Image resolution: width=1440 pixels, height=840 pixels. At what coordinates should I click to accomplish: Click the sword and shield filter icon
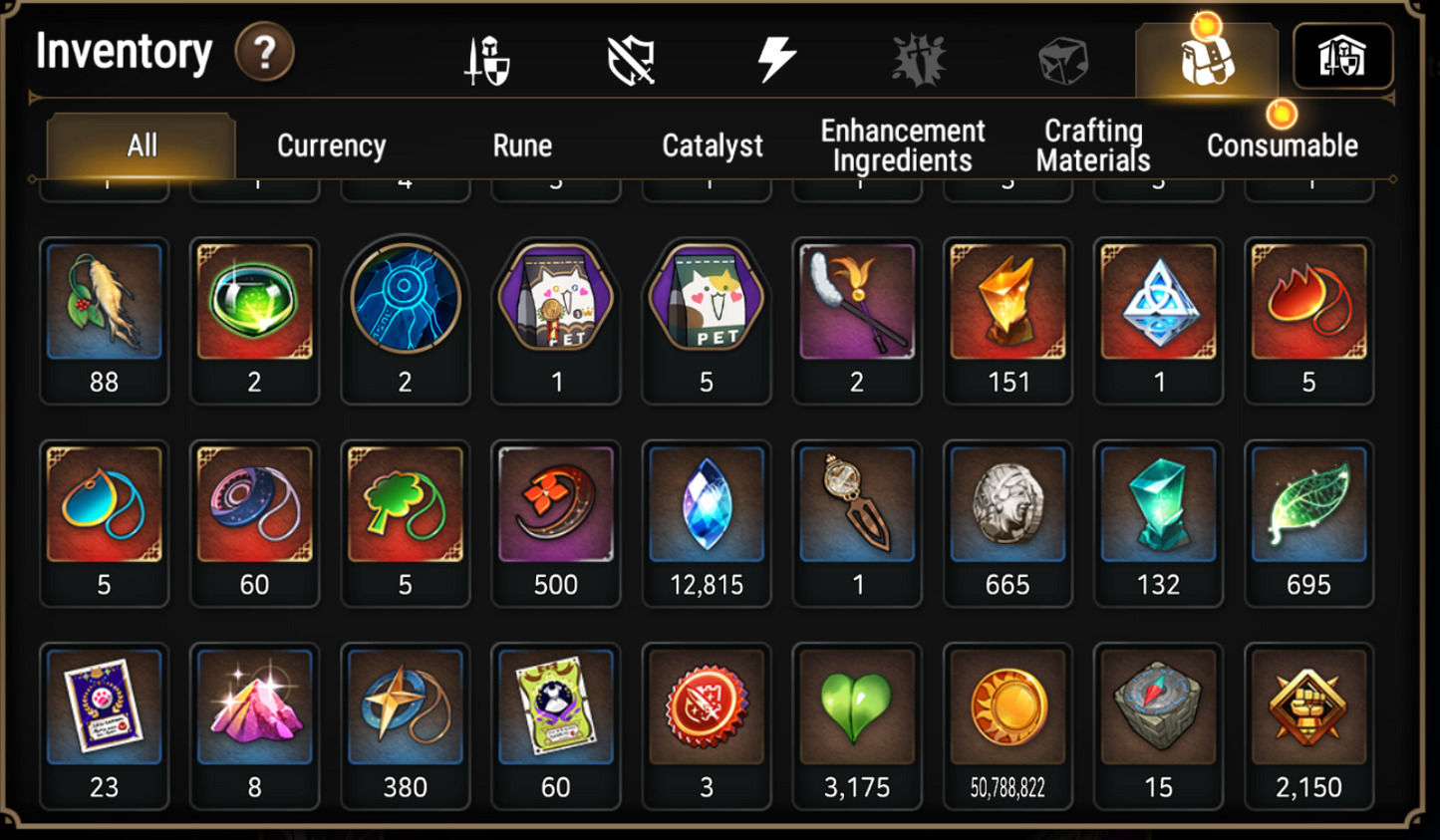click(487, 57)
